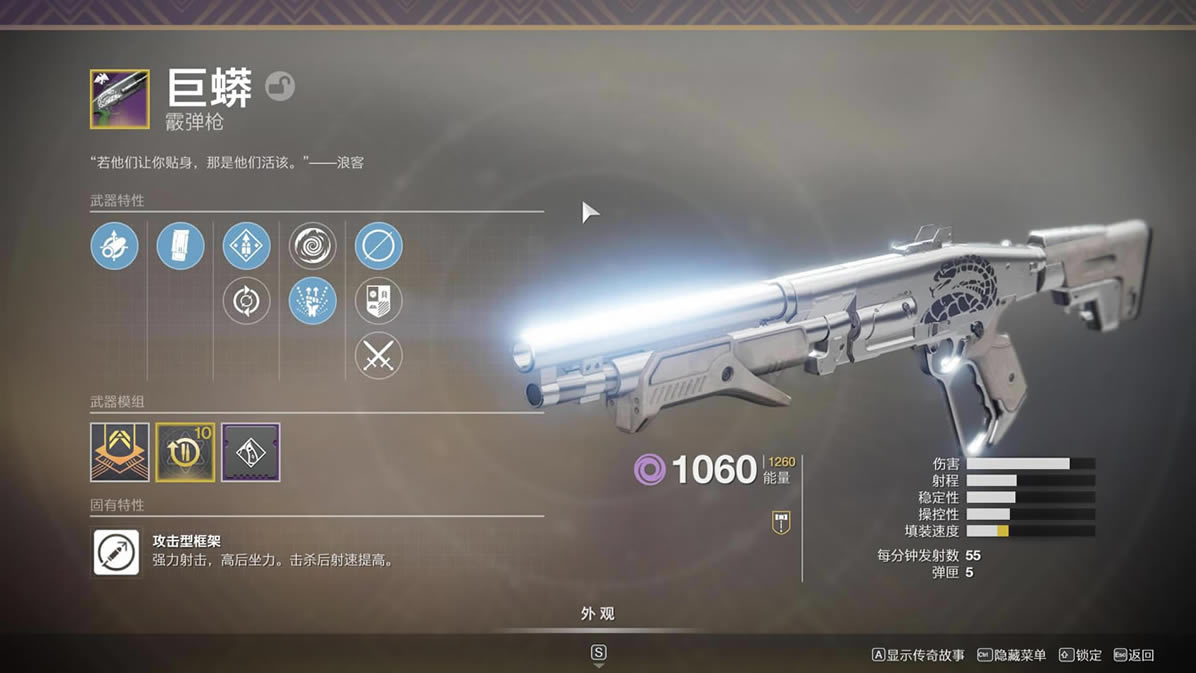Select the crossed swords tracker icon

(x=379, y=356)
